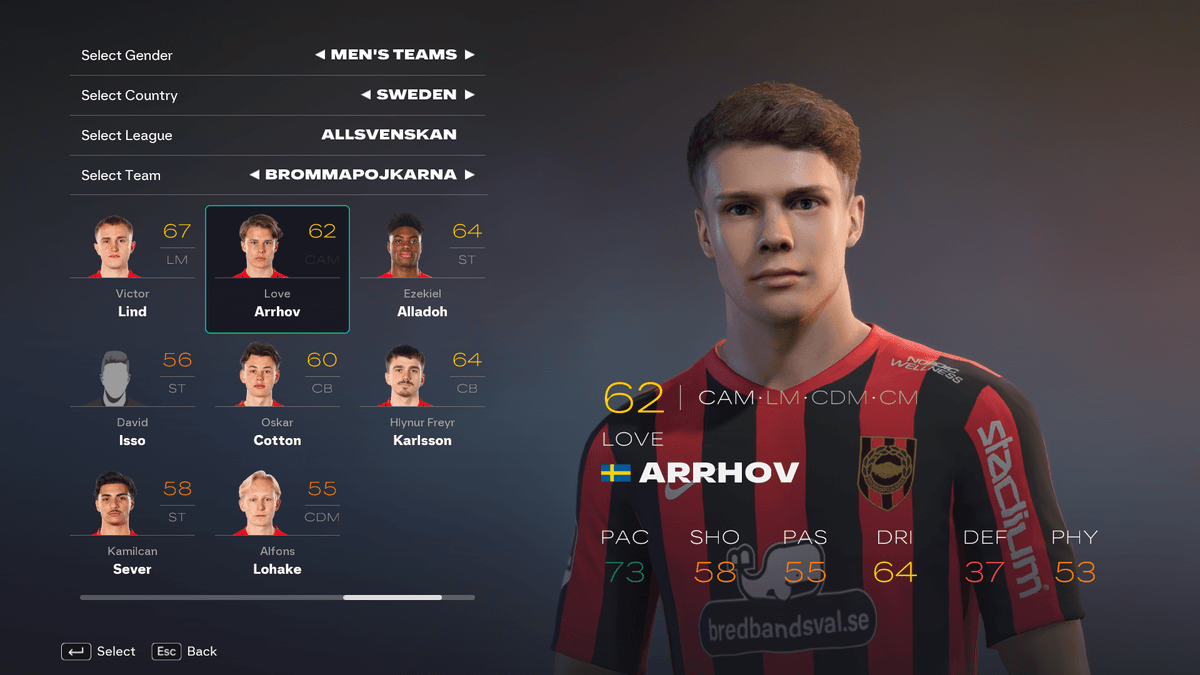Go to next team after Brommapojkarna
The width and height of the screenshot is (1200, 675).
[x=469, y=175]
